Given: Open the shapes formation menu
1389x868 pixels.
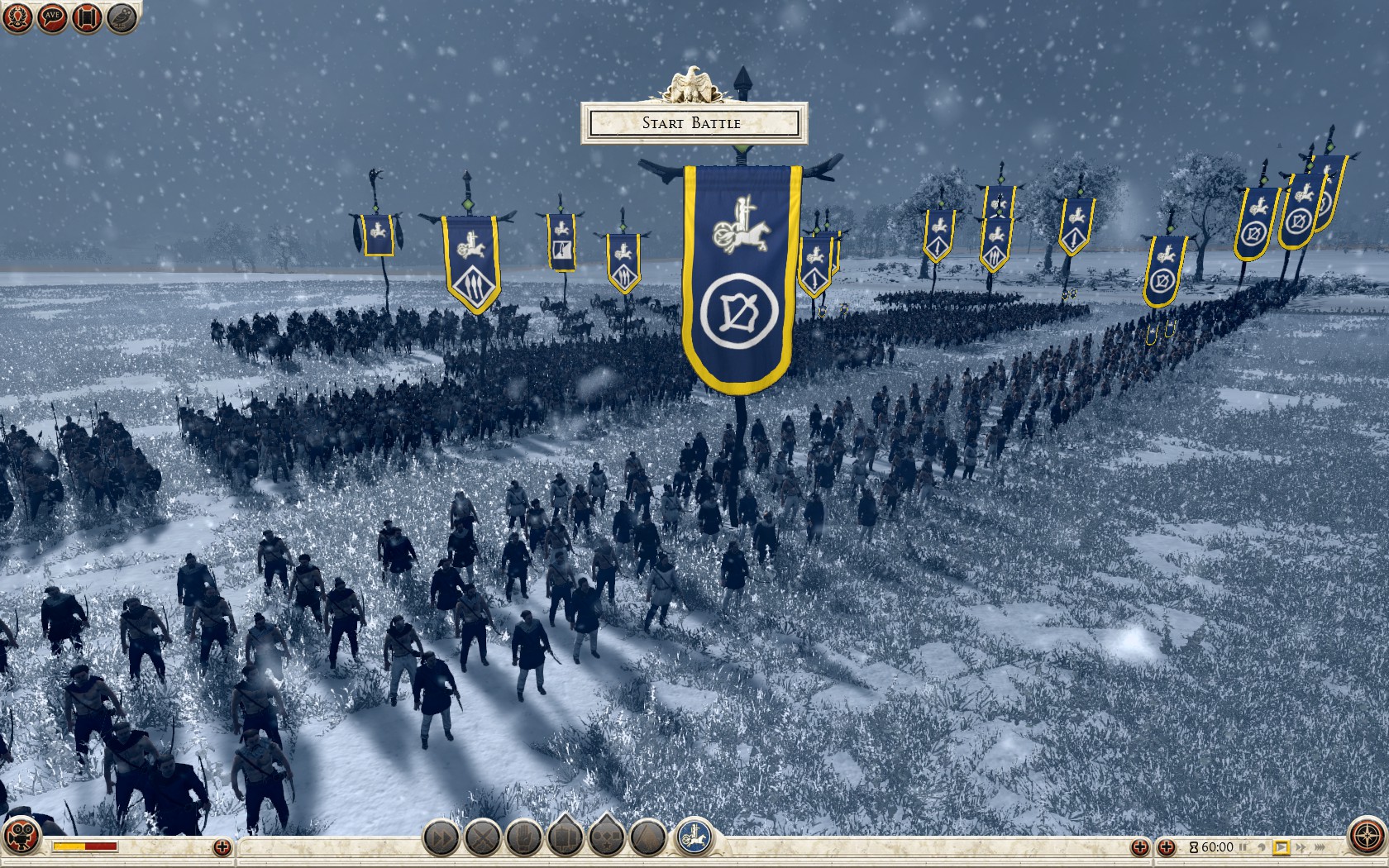Looking at the screenshot, I should [x=607, y=838].
